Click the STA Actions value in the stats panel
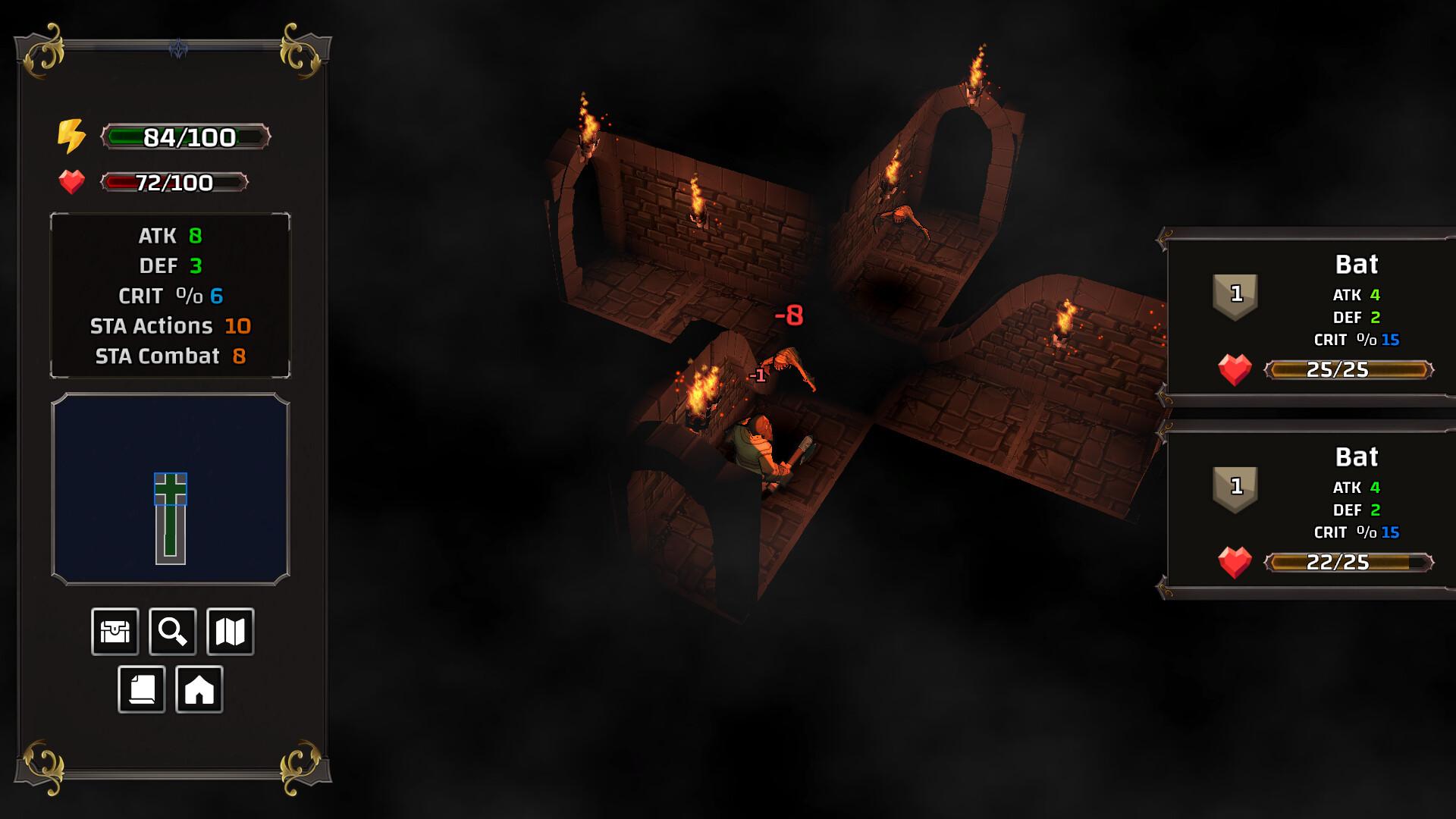 click(x=237, y=326)
